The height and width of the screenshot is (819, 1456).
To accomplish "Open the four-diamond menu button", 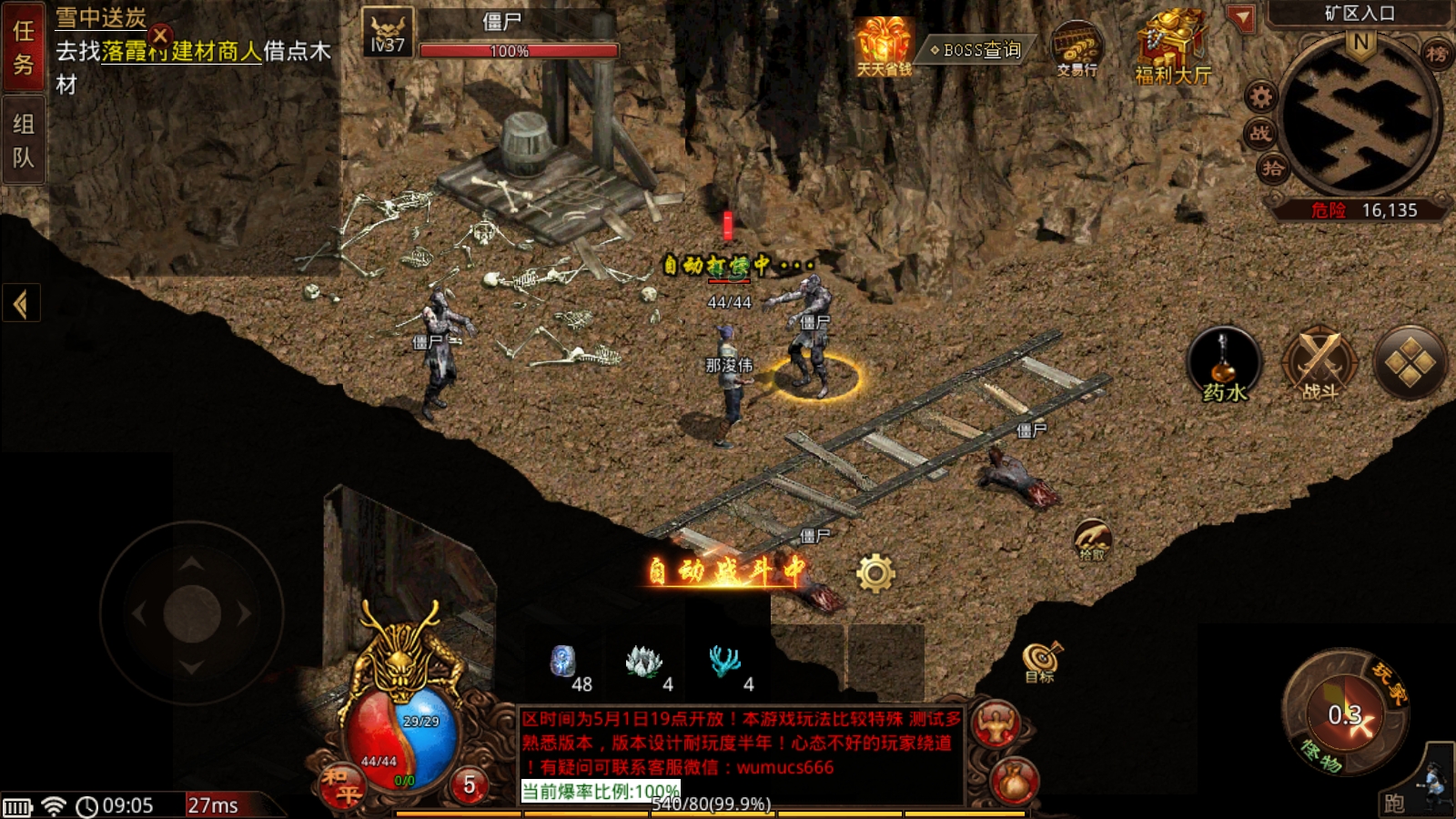I will 1410,363.
